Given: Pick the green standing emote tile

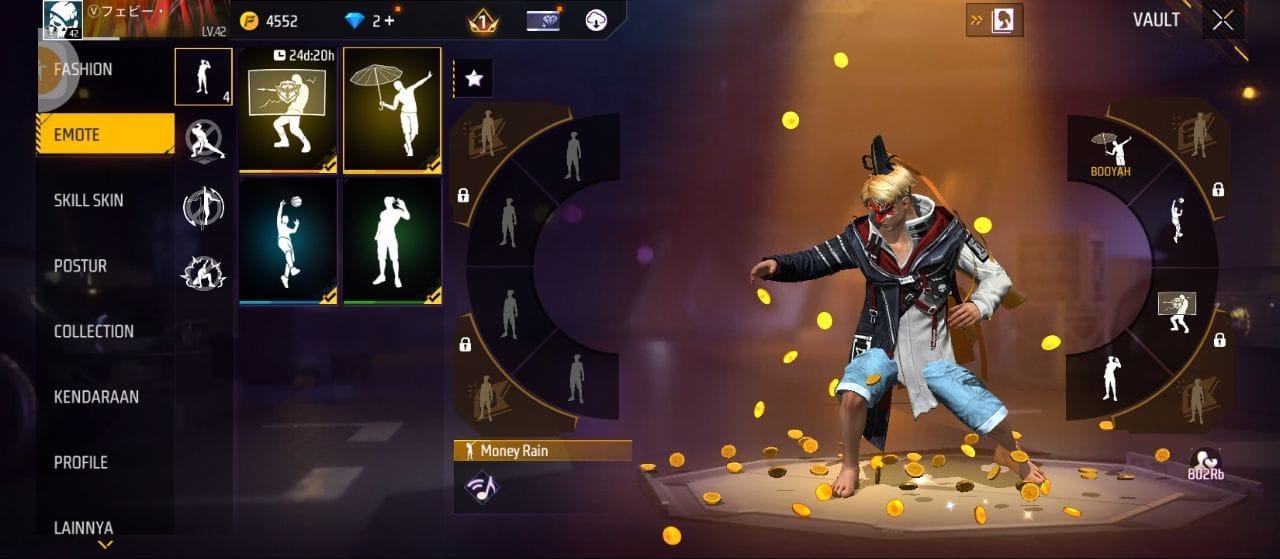Looking at the screenshot, I should pos(392,240).
